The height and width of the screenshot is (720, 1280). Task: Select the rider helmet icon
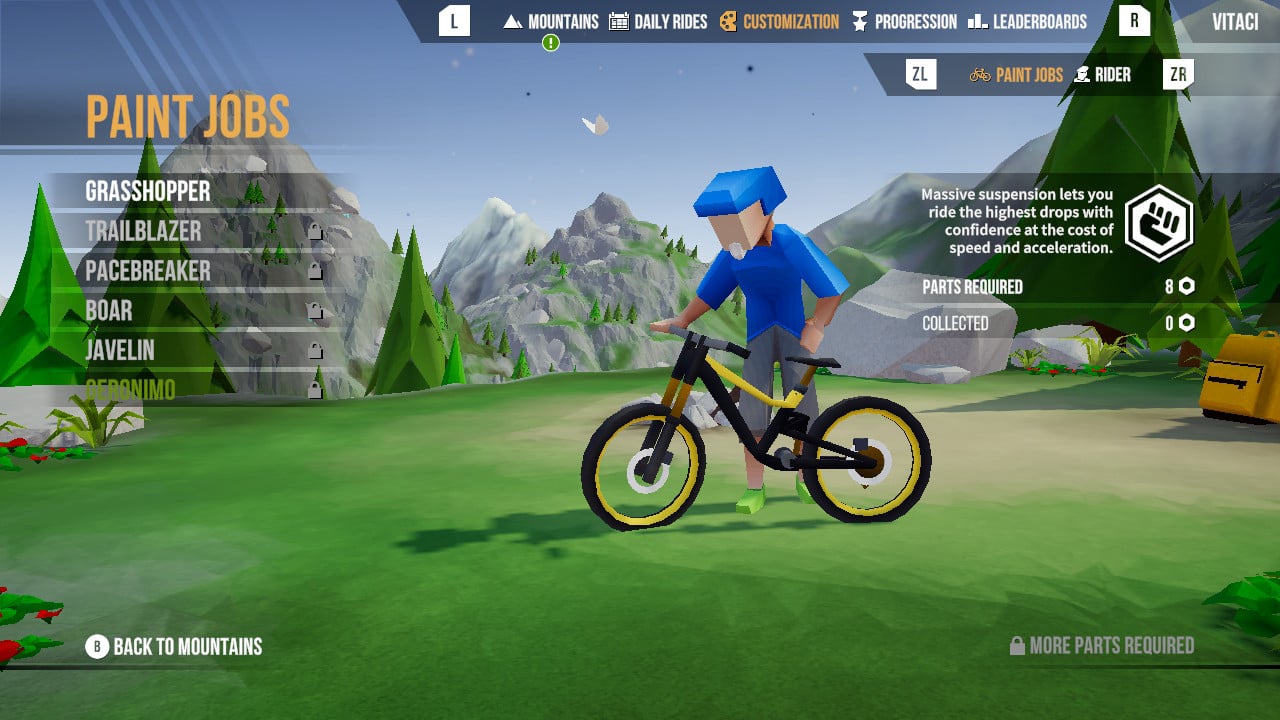(1080, 73)
